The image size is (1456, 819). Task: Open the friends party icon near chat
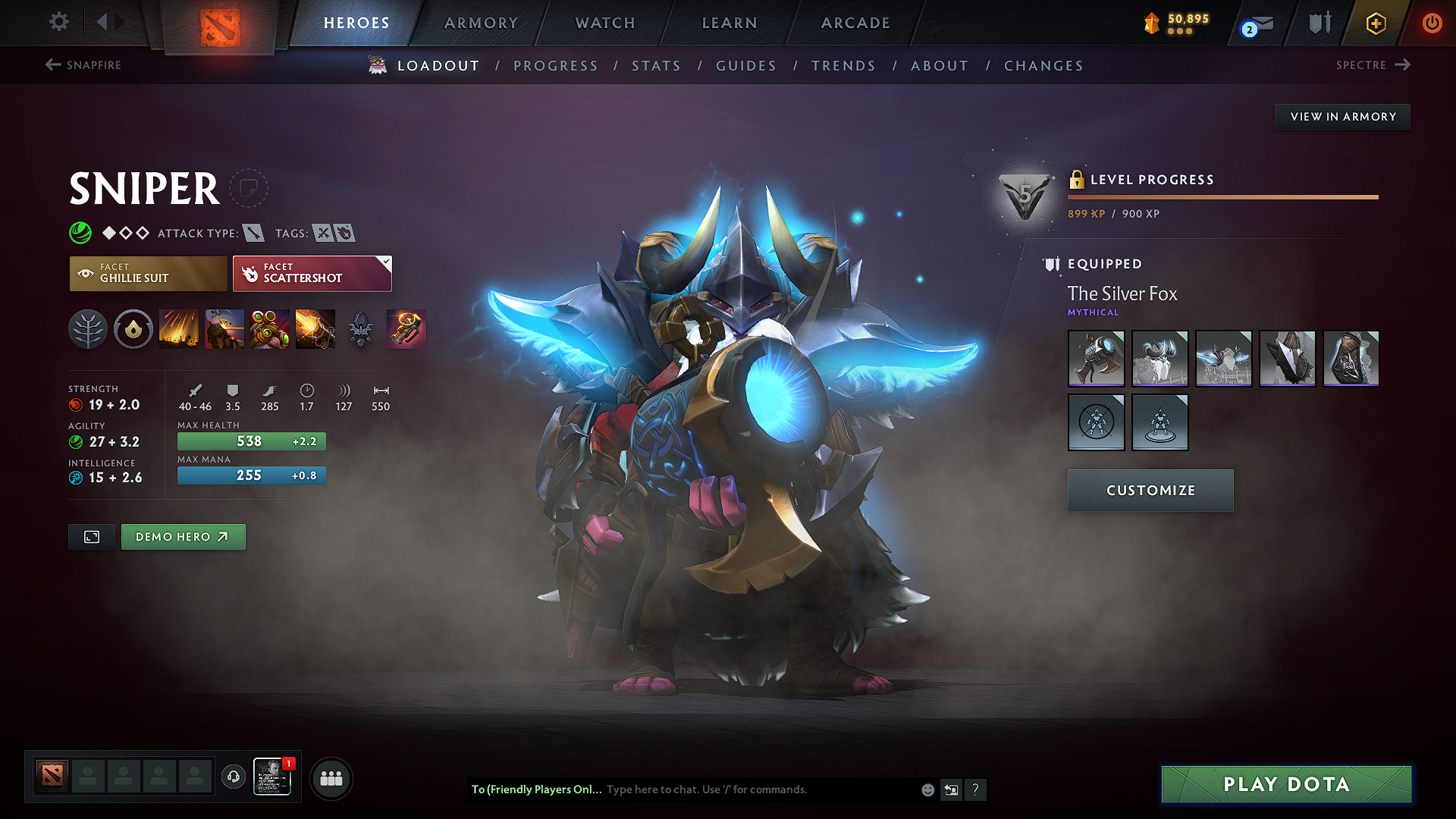331,777
